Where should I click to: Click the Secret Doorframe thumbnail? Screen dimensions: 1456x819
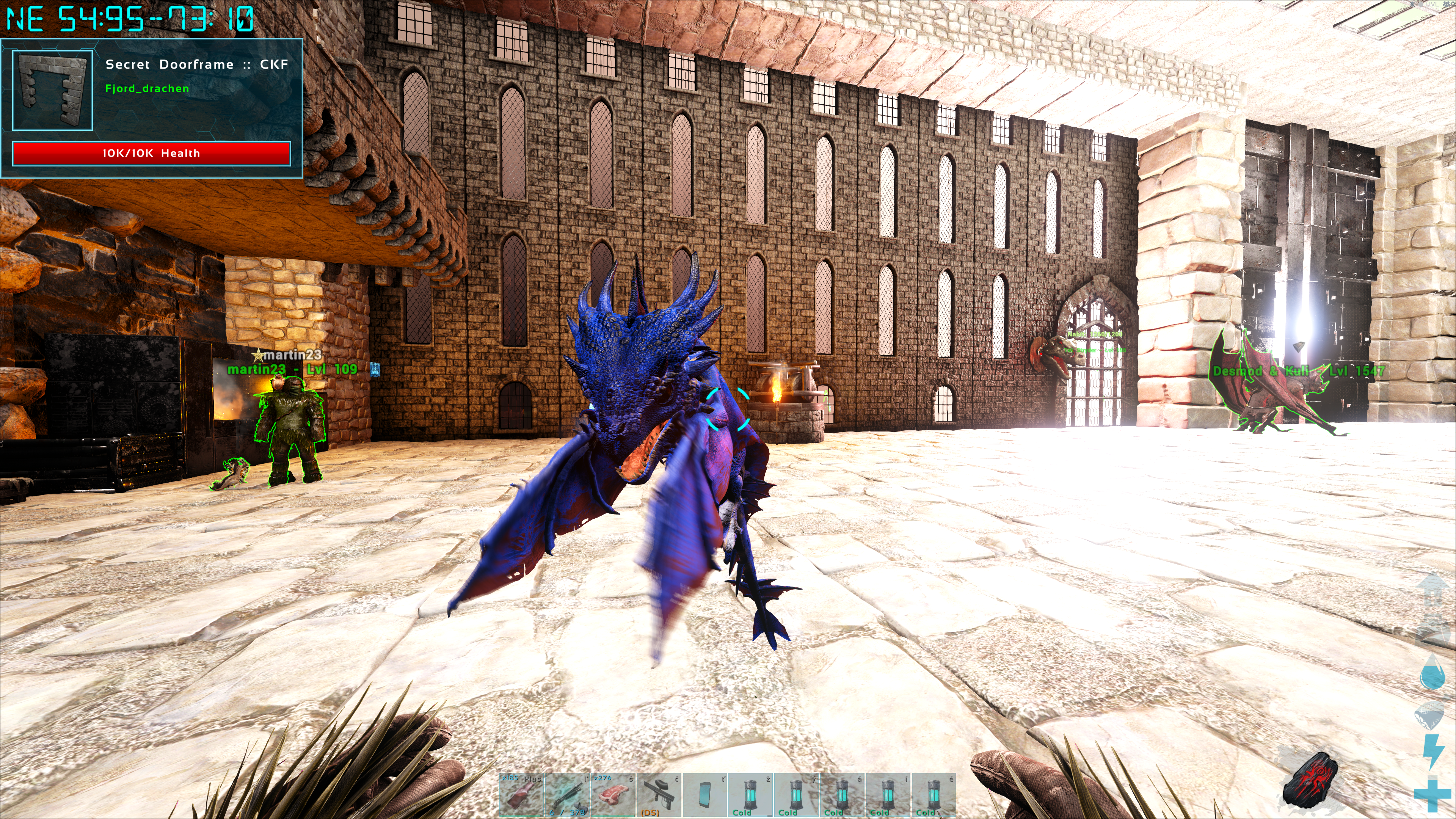(53, 91)
